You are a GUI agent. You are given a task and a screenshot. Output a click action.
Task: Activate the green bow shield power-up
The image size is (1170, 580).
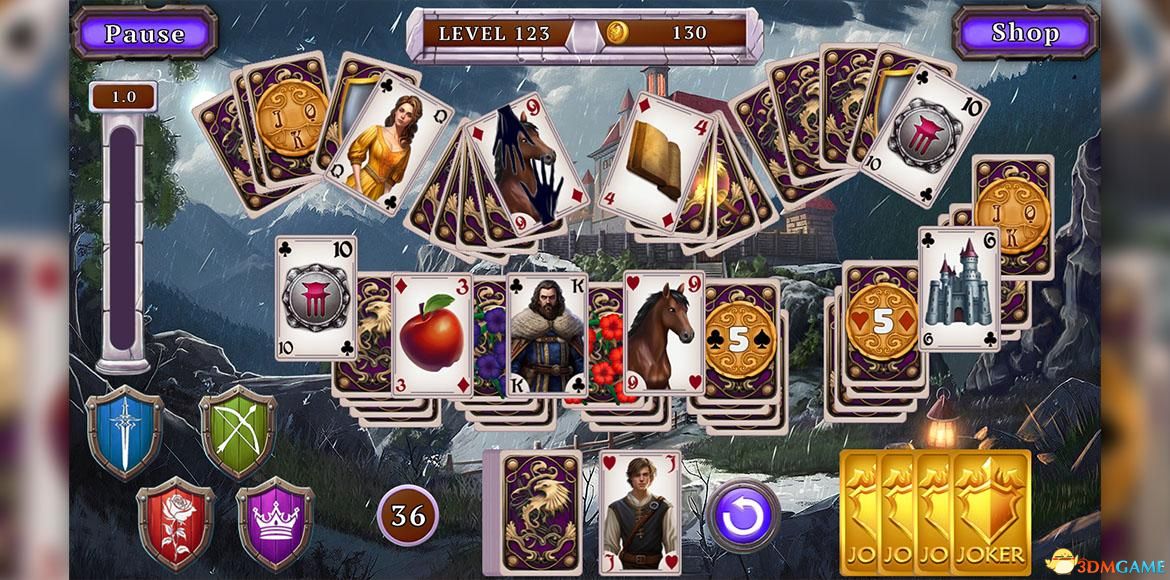tap(237, 432)
